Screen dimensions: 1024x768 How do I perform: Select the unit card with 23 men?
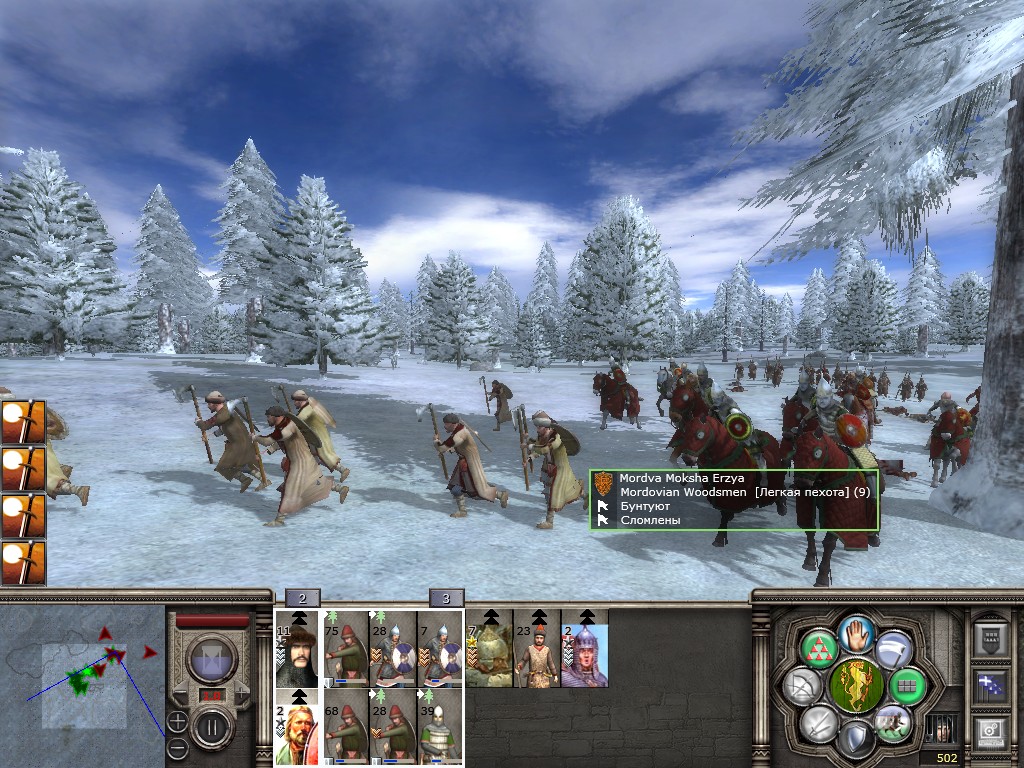click(537, 648)
